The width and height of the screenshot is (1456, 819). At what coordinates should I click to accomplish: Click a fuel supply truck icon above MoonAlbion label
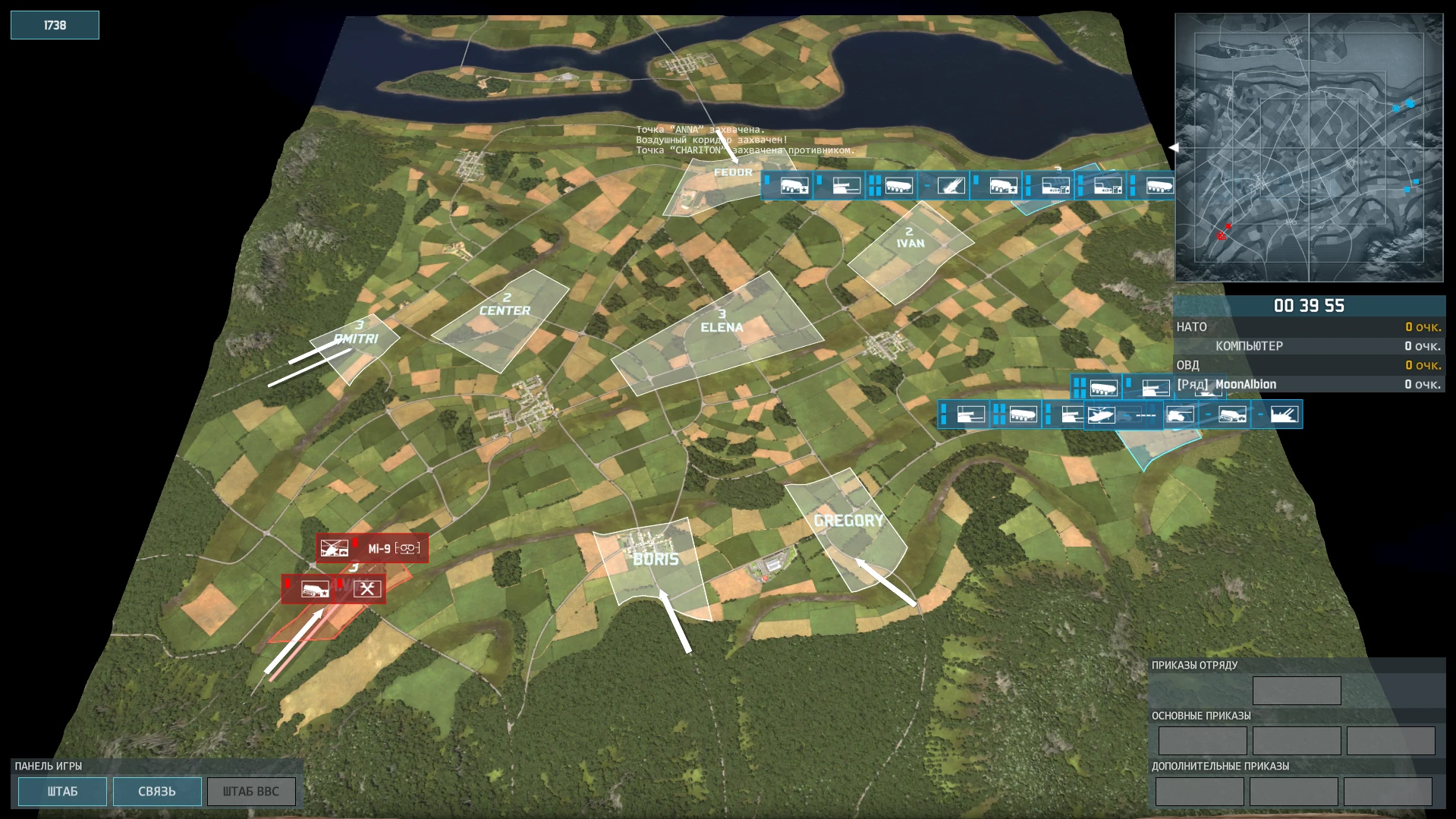coord(1102,387)
